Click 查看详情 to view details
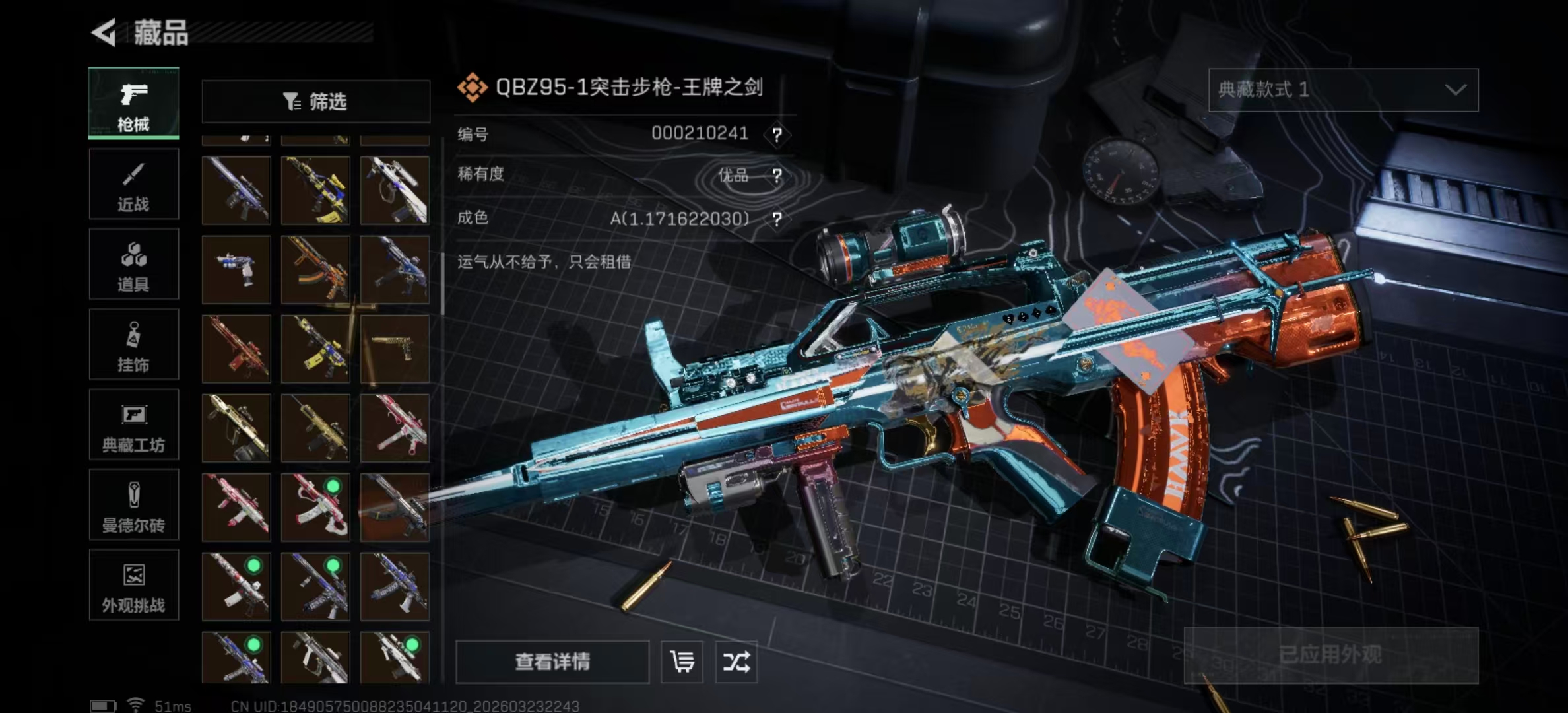1568x713 pixels. (x=552, y=662)
